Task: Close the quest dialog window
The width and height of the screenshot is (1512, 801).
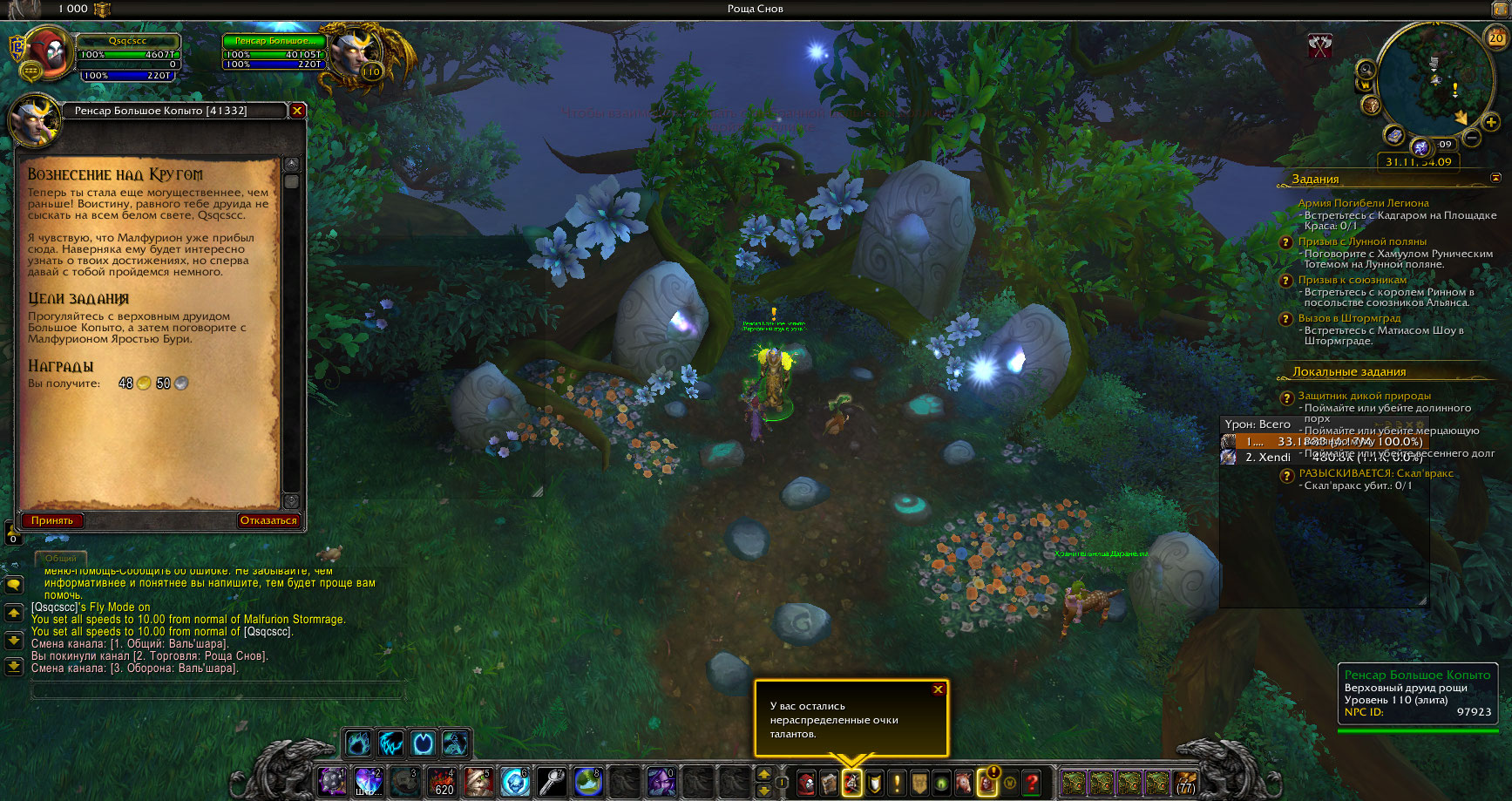Action: click(297, 111)
